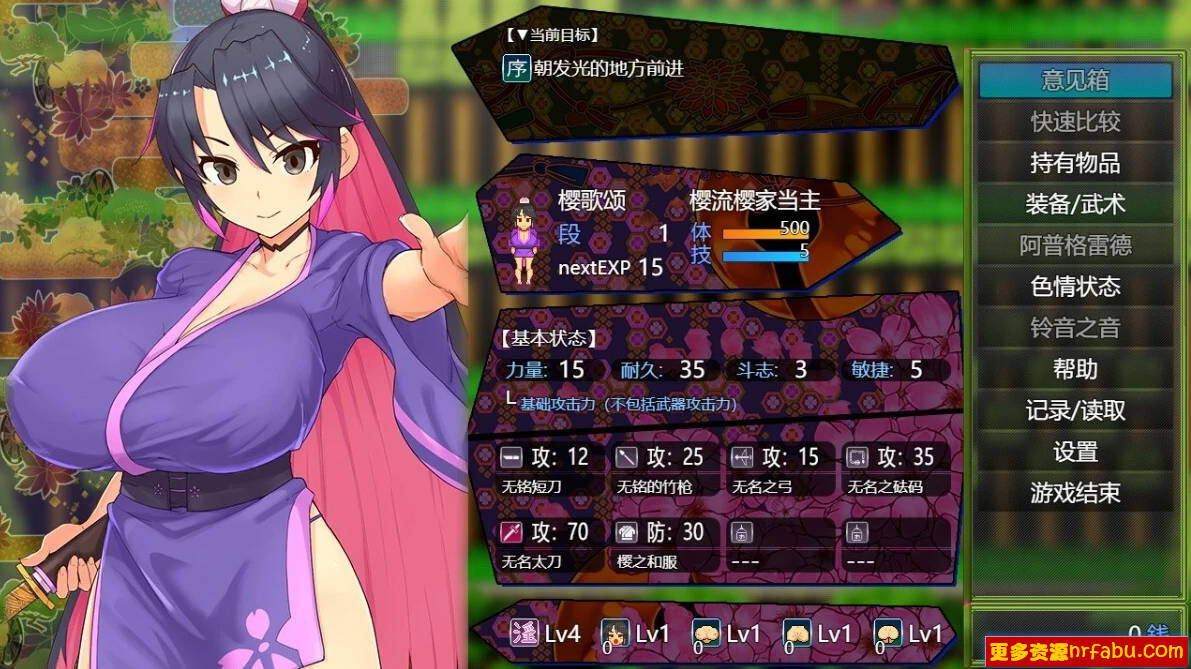
Task: Click the 樱歌颂 character sprite
Action: [524, 240]
